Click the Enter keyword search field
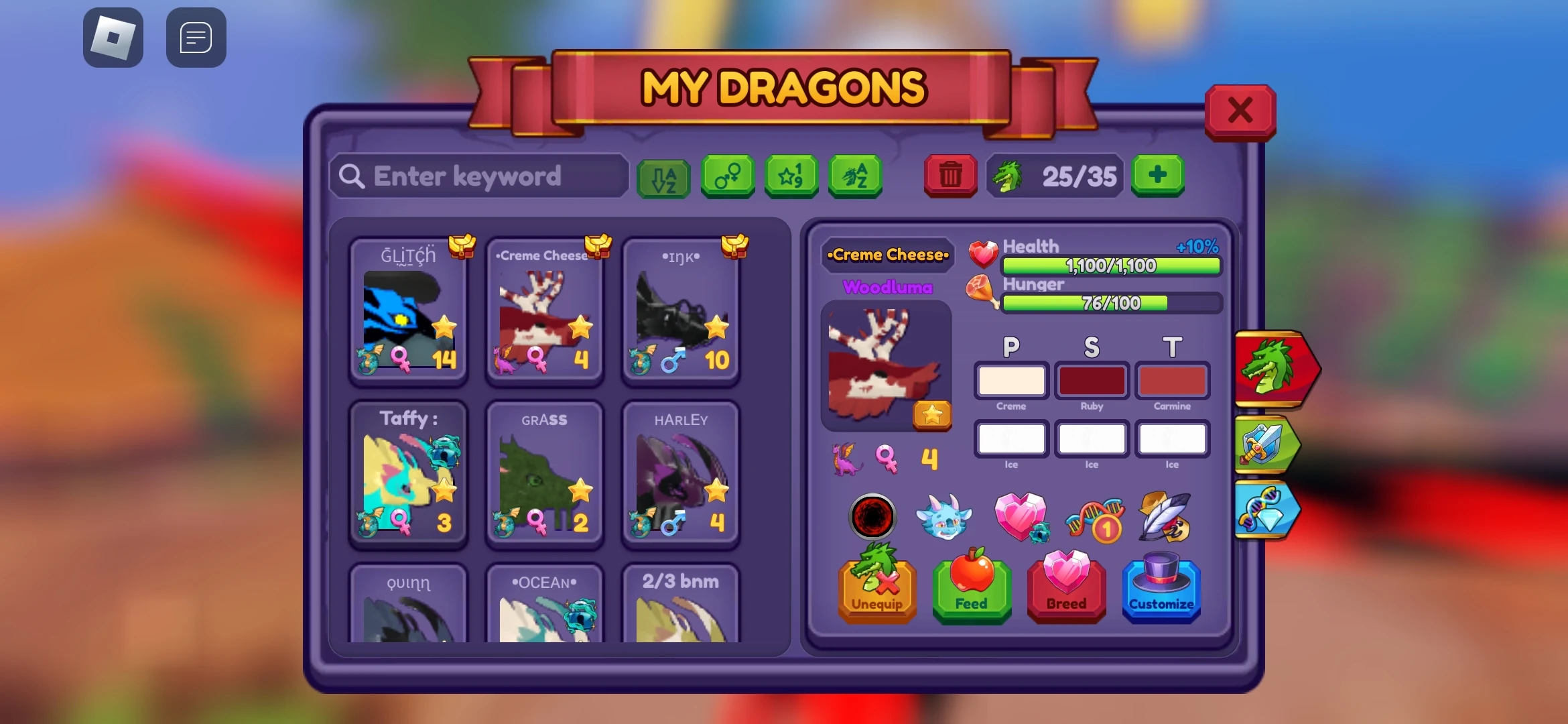1568x724 pixels. pyautogui.click(x=479, y=176)
